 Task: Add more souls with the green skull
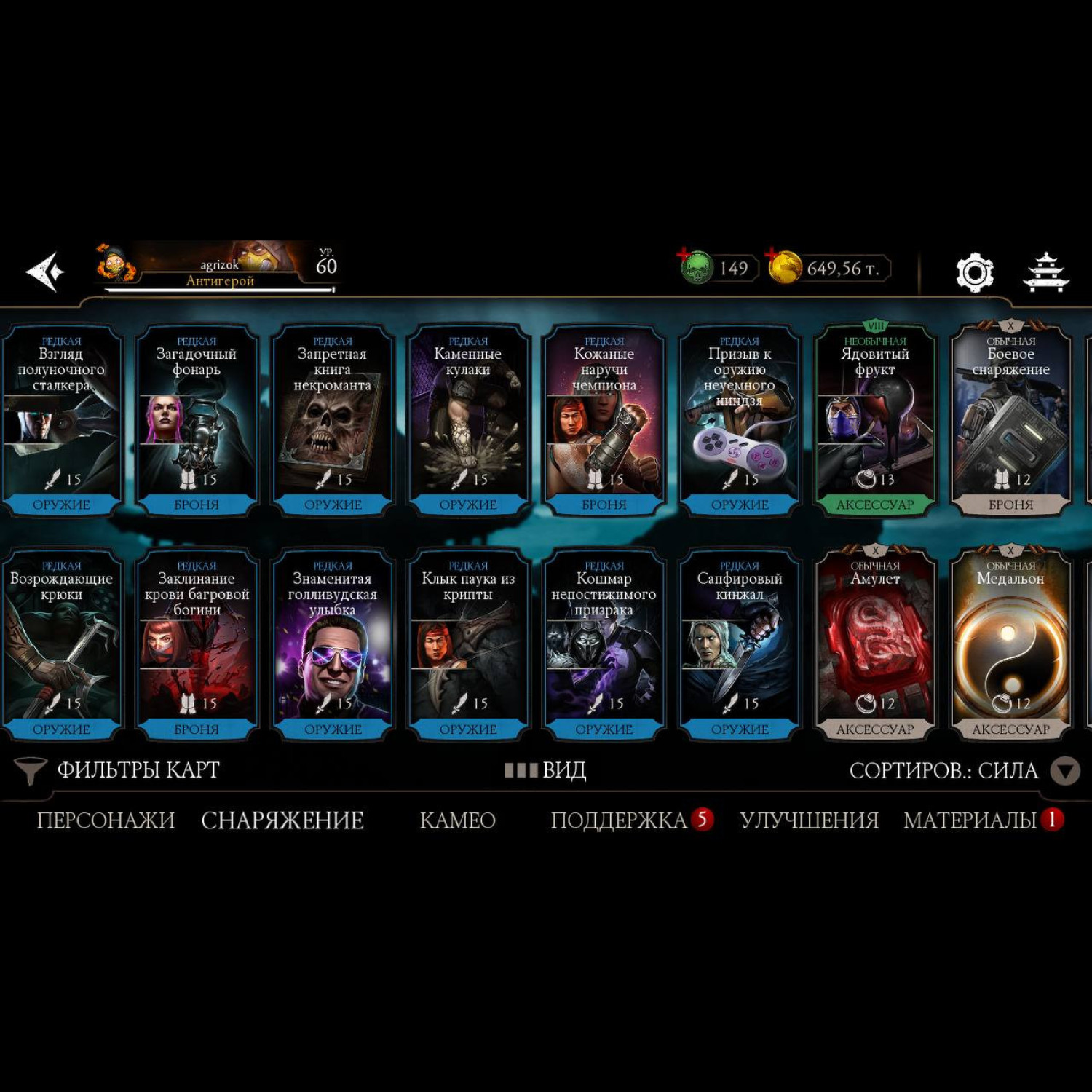695,267
